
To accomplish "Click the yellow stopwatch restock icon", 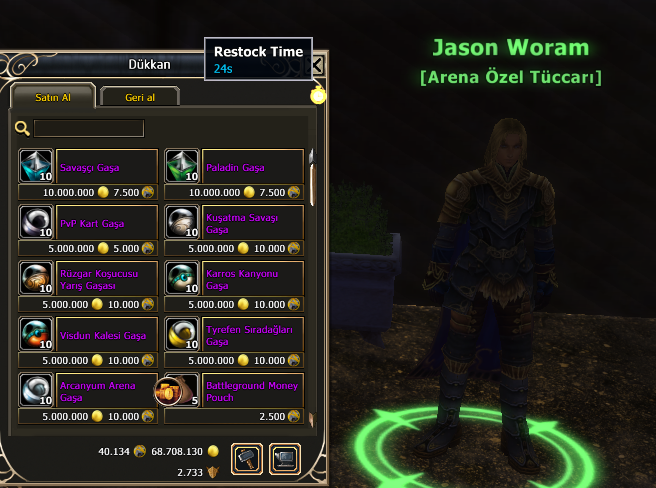I will click(x=318, y=96).
